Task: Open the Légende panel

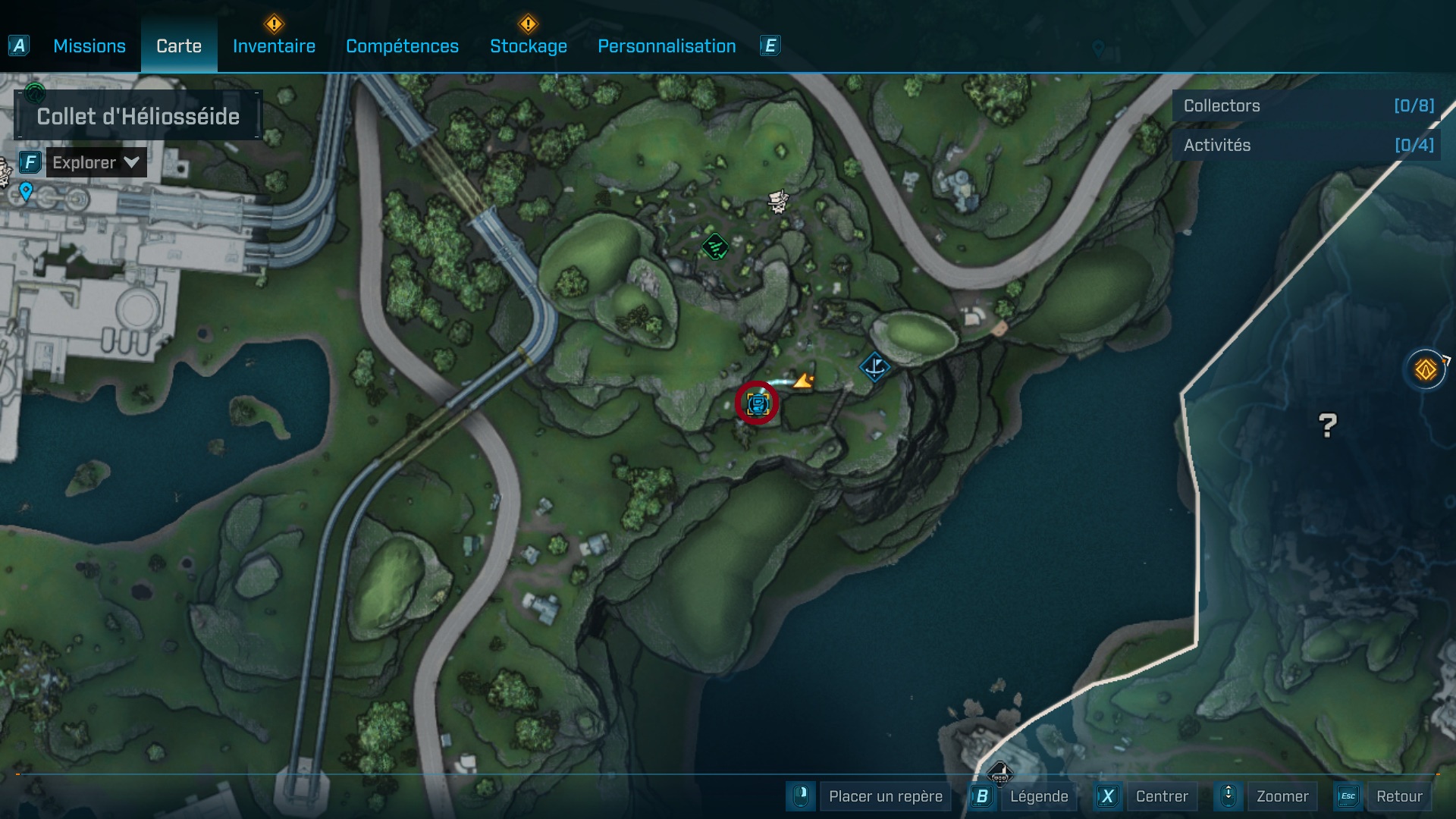Action: point(1038,796)
